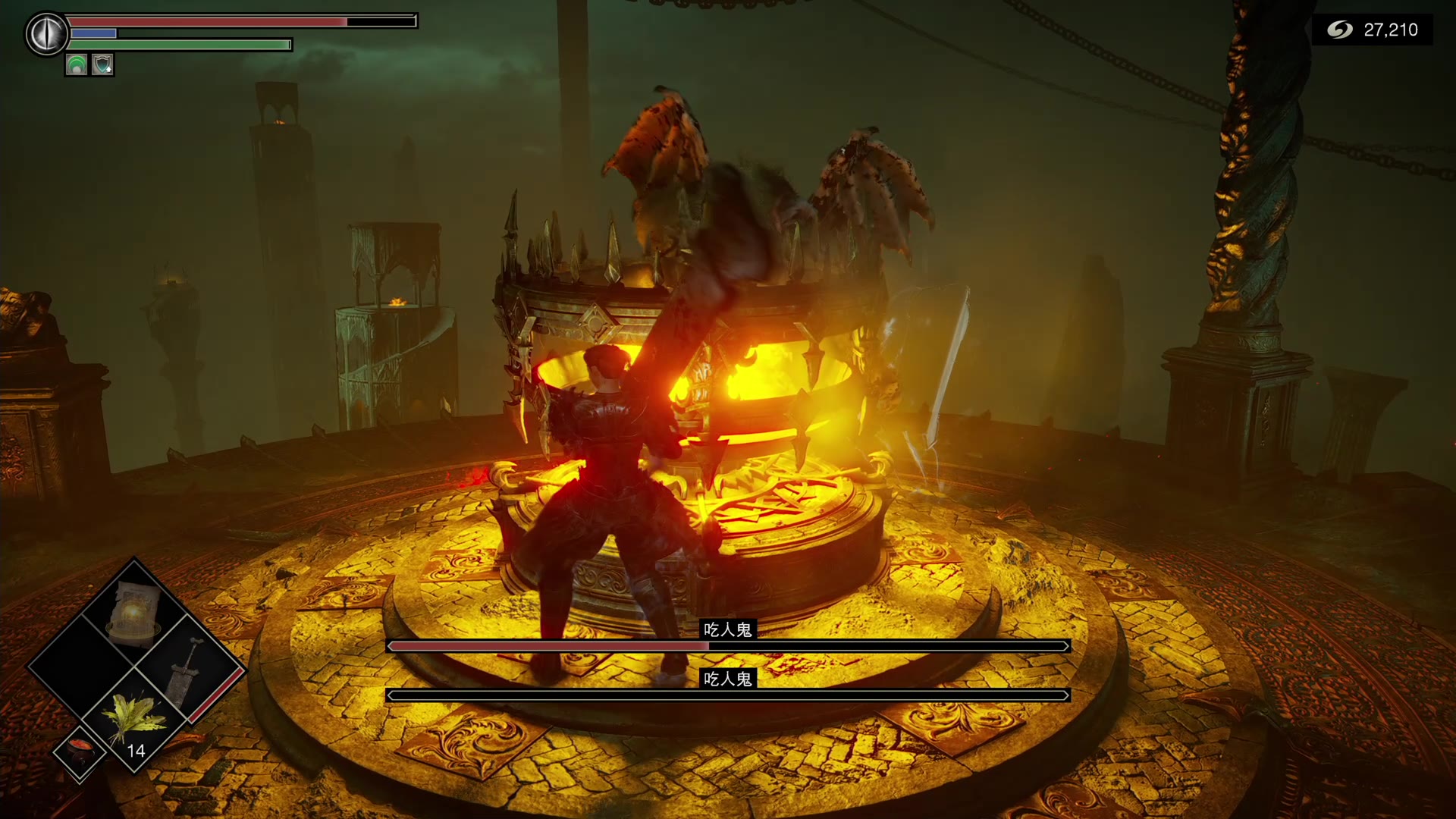Click the round eye emblem beside the bars
Image resolution: width=1456 pixels, height=819 pixels.
47,33
